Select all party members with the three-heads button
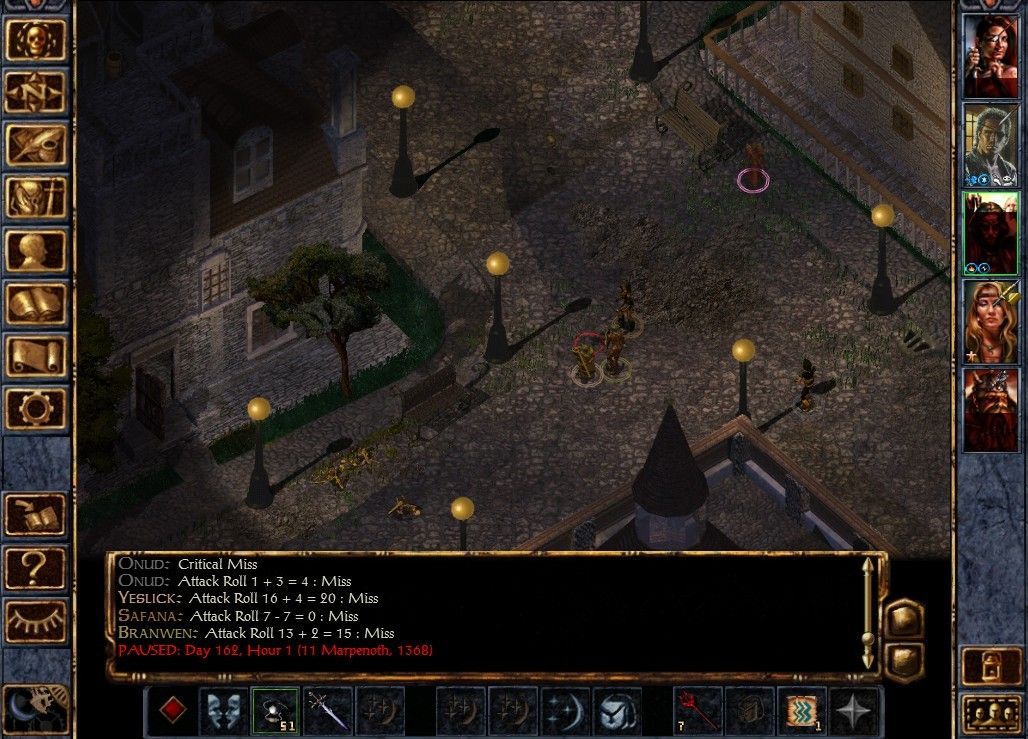The width and height of the screenshot is (1028, 739). tap(989, 714)
